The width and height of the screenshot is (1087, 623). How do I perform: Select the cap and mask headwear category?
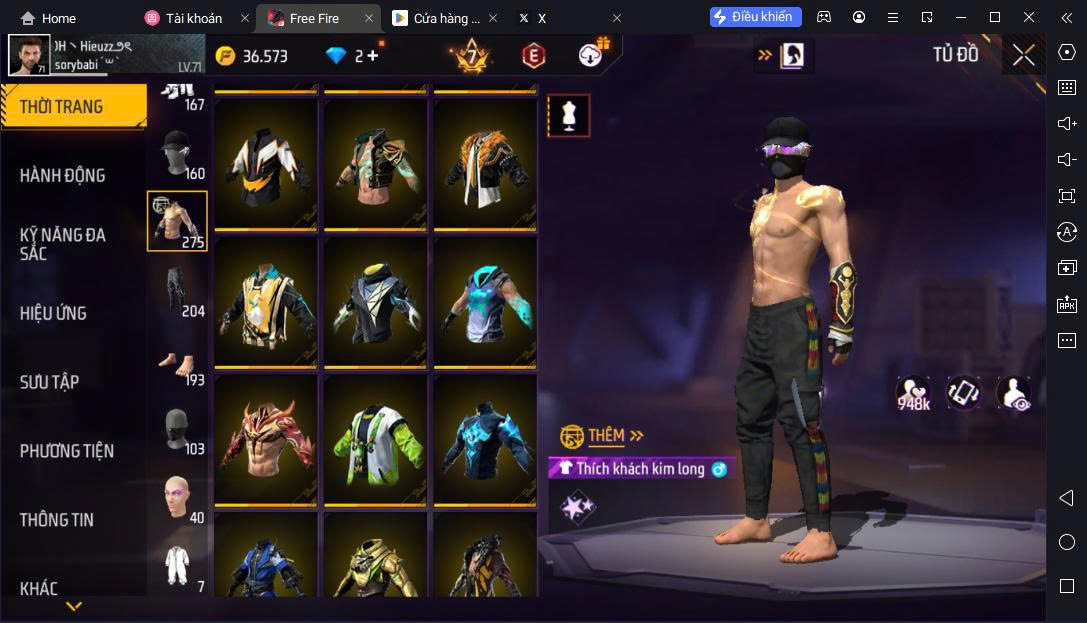tap(177, 153)
